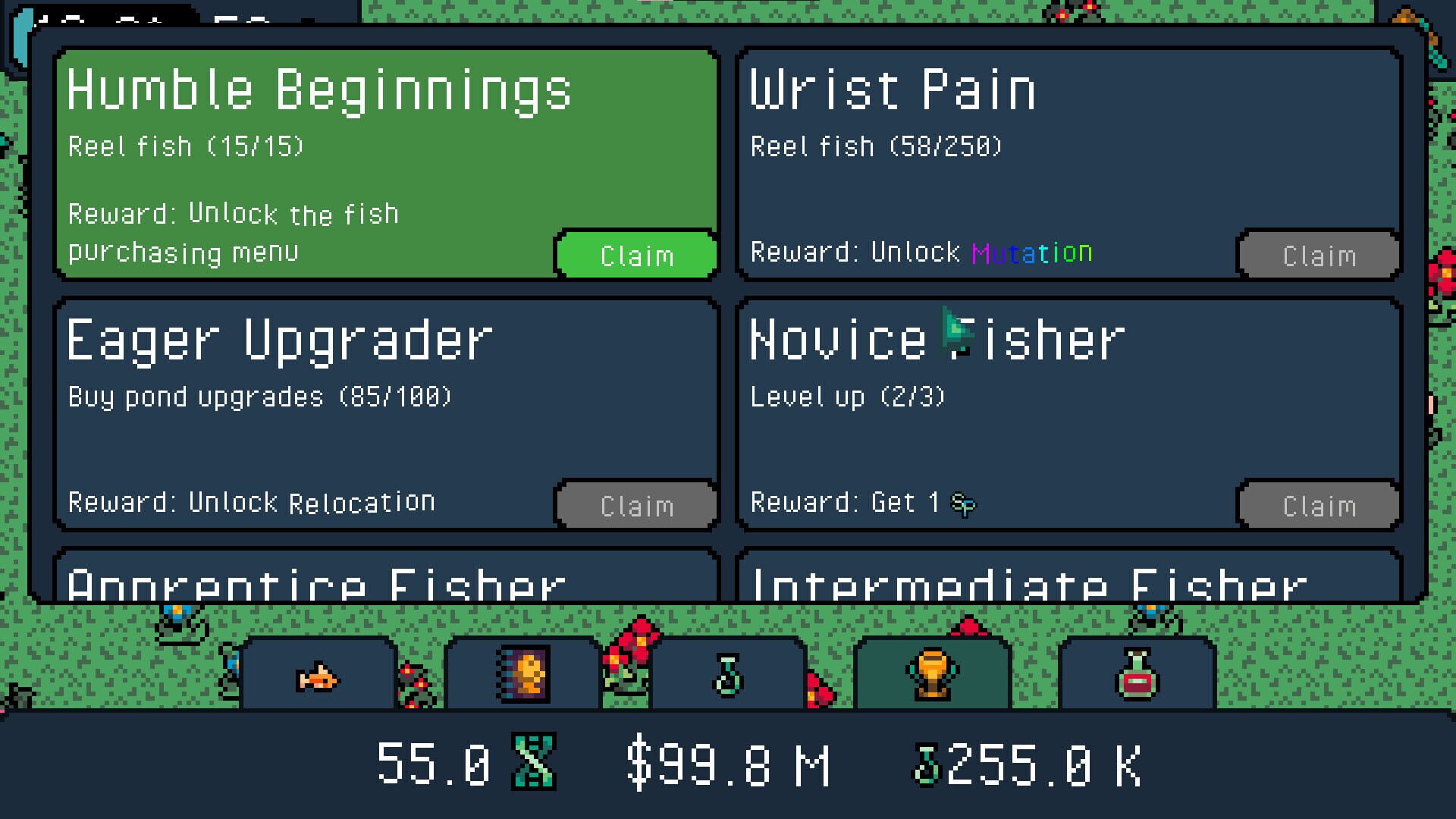Claim the Wrist Pain reward
1456x819 pixels.
(x=1318, y=256)
